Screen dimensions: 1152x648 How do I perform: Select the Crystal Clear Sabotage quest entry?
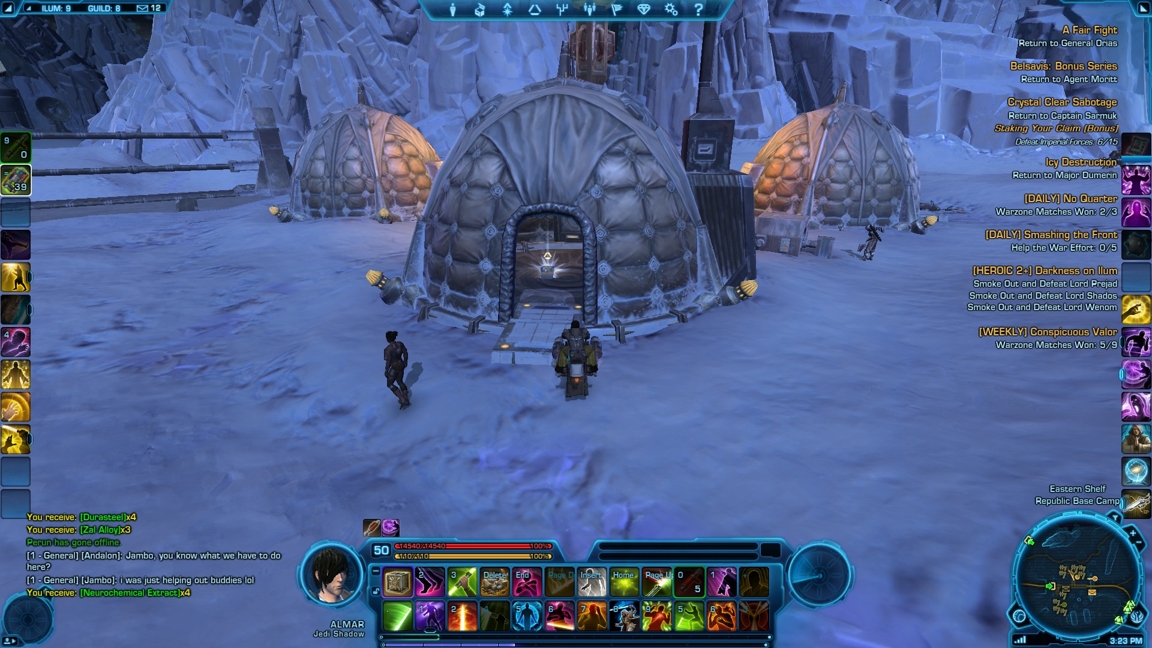tap(1061, 102)
